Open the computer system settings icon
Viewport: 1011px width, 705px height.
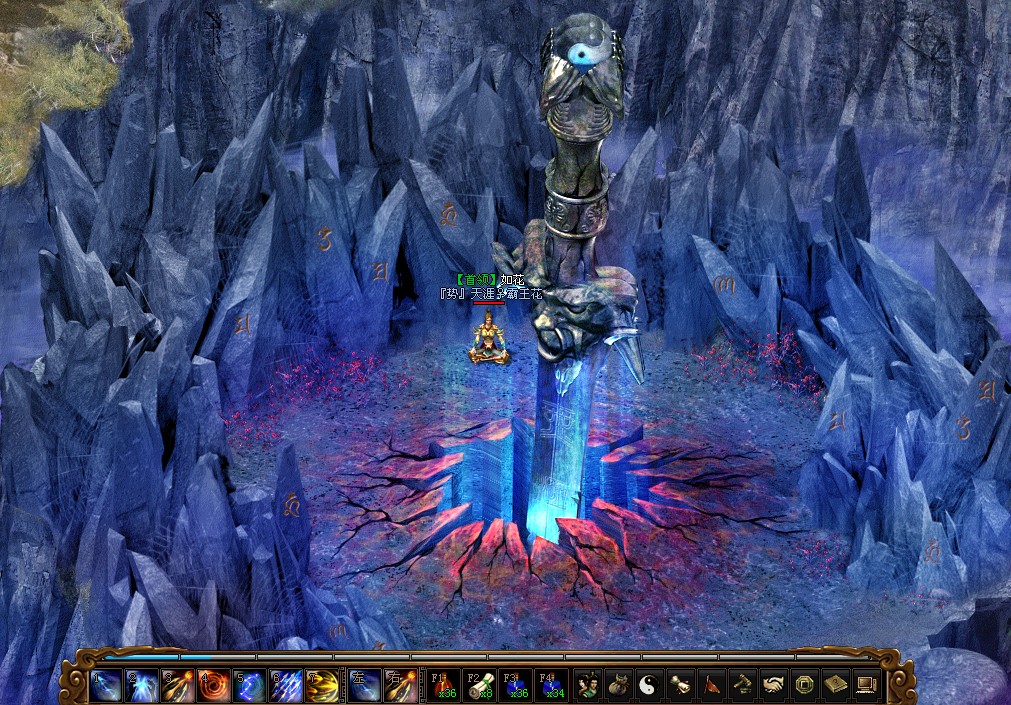point(866,685)
